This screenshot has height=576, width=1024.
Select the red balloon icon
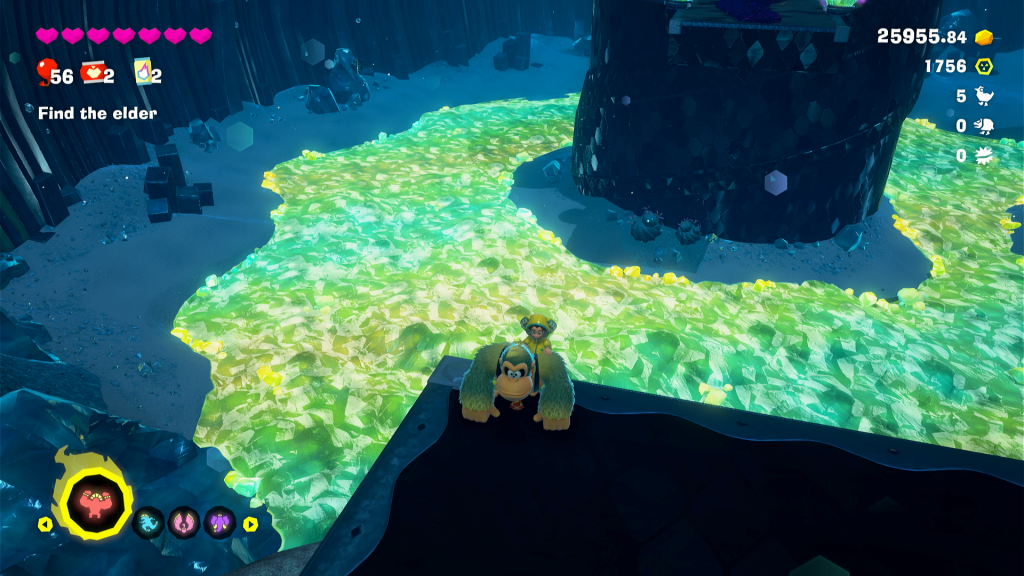(45, 71)
